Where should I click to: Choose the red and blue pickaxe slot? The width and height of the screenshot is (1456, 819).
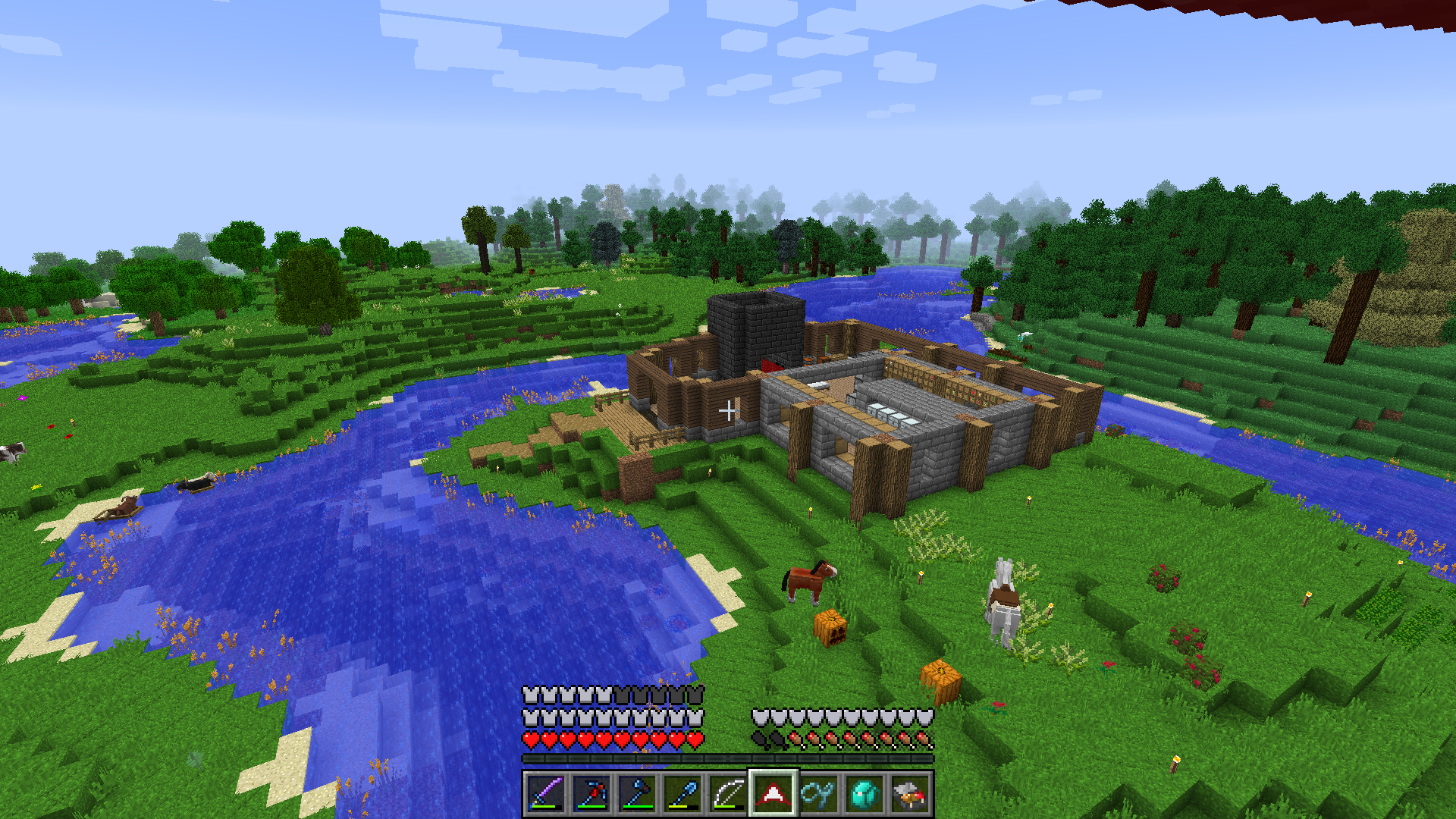click(x=591, y=793)
